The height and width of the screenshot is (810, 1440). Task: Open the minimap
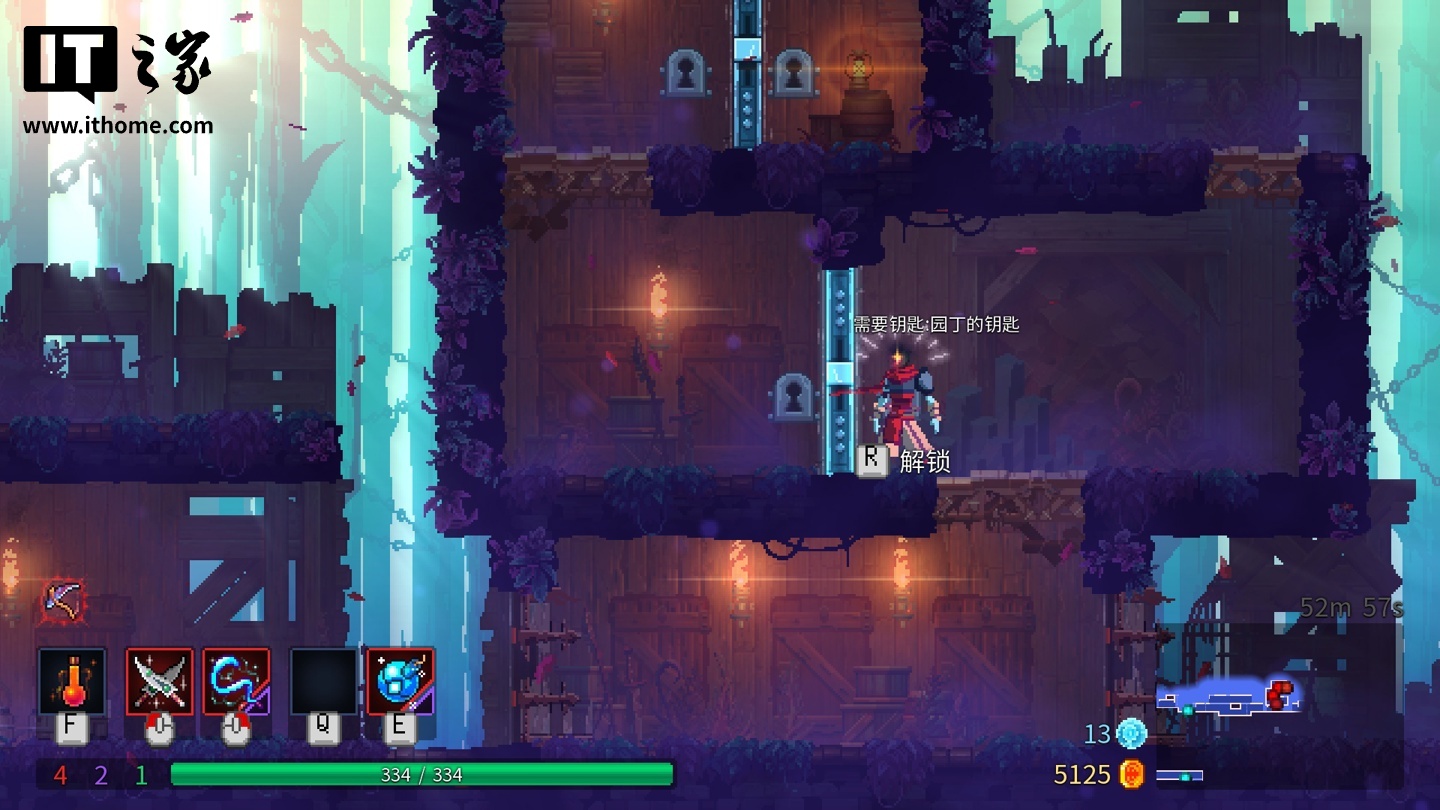1230,695
